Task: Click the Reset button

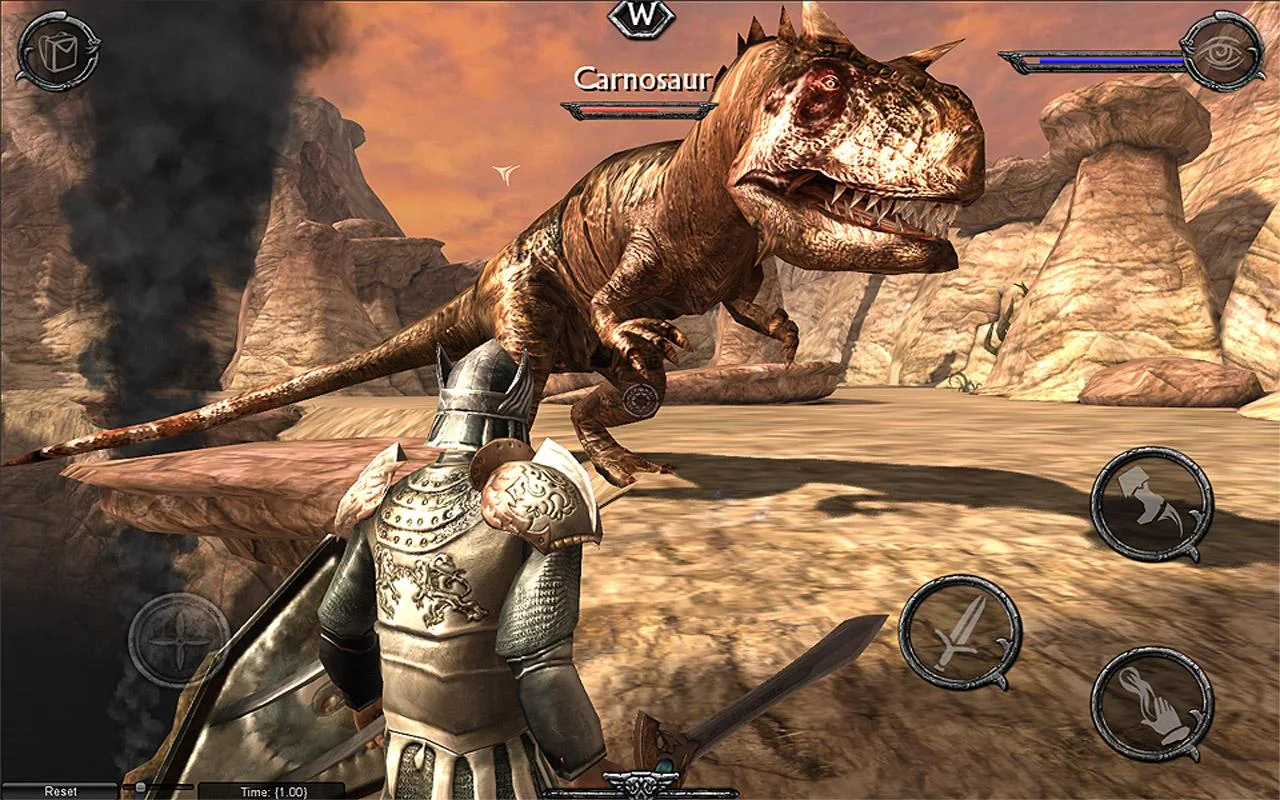Action: pos(60,791)
